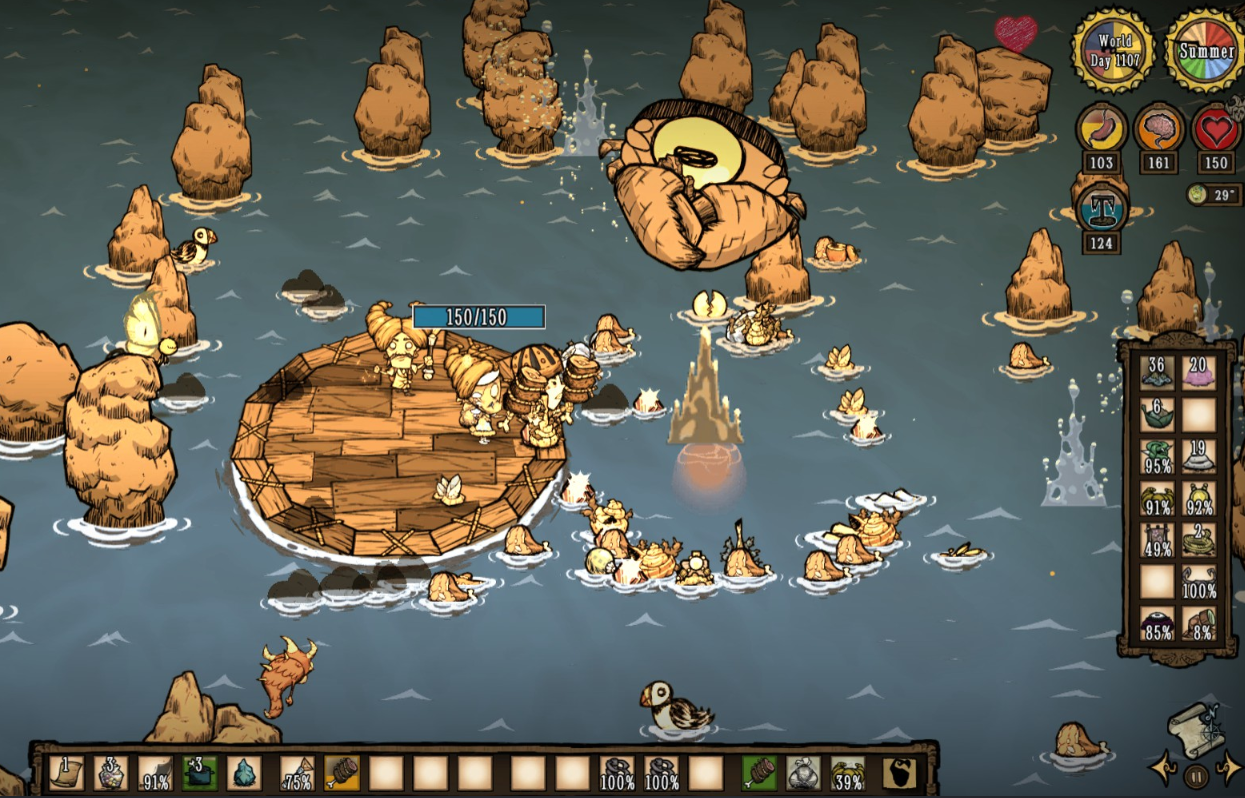Select the coiled rope stack of 2
Image resolution: width=1245 pixels, height=798 pixels.
click(x=1199, y=539)
